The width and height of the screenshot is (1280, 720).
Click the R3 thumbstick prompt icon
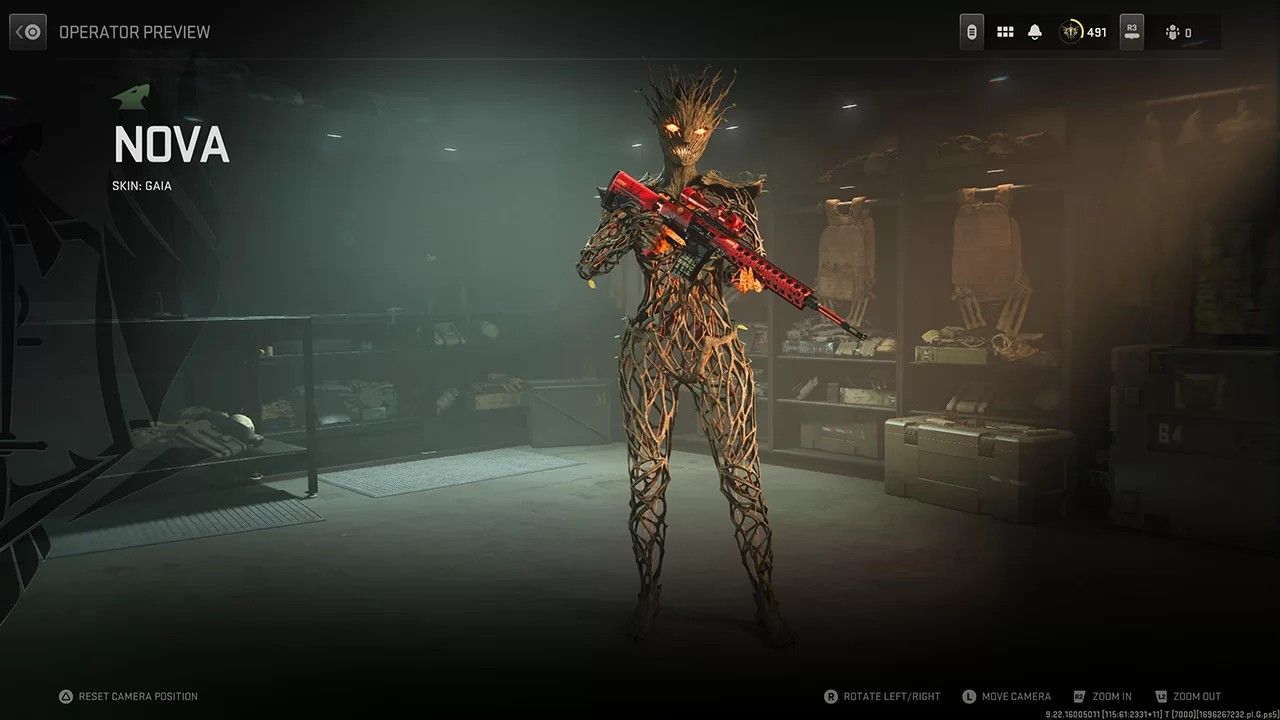pos(1131,31)
